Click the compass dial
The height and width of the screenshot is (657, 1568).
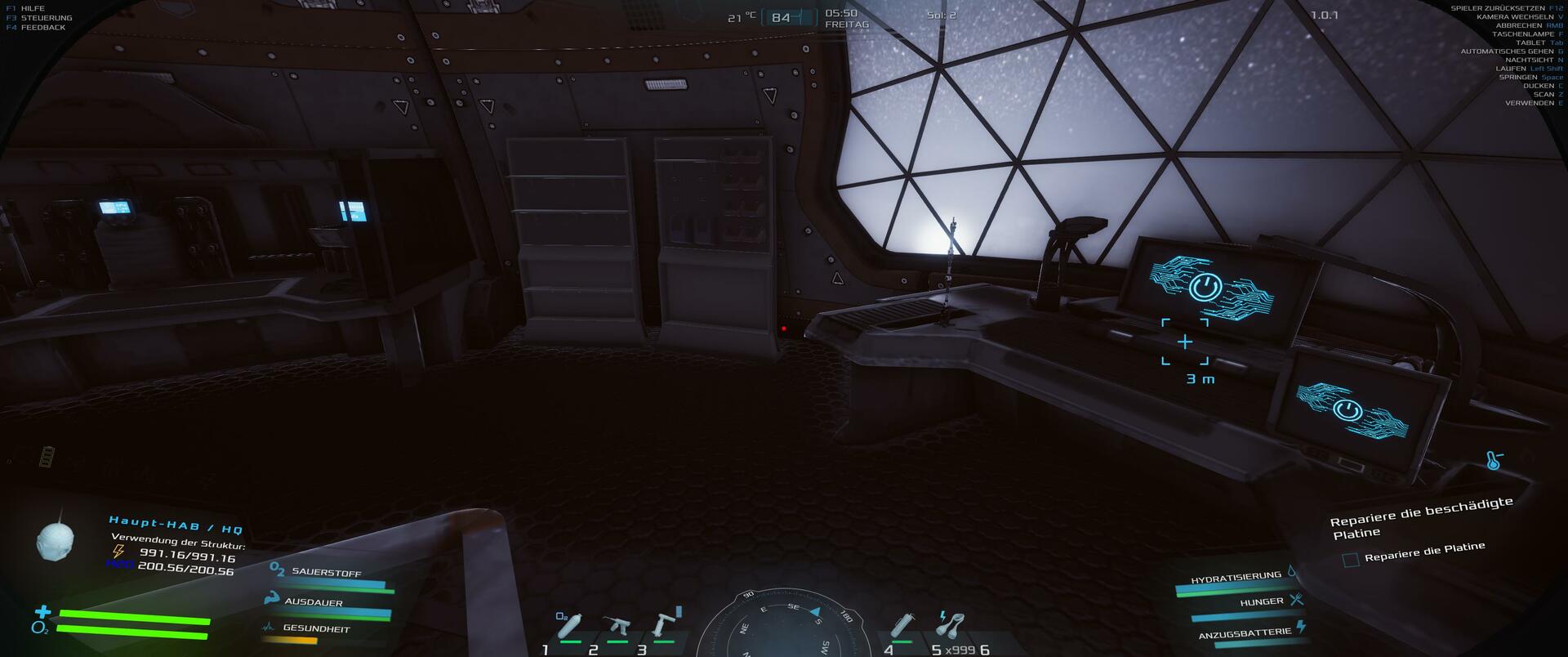coord(782,625)
